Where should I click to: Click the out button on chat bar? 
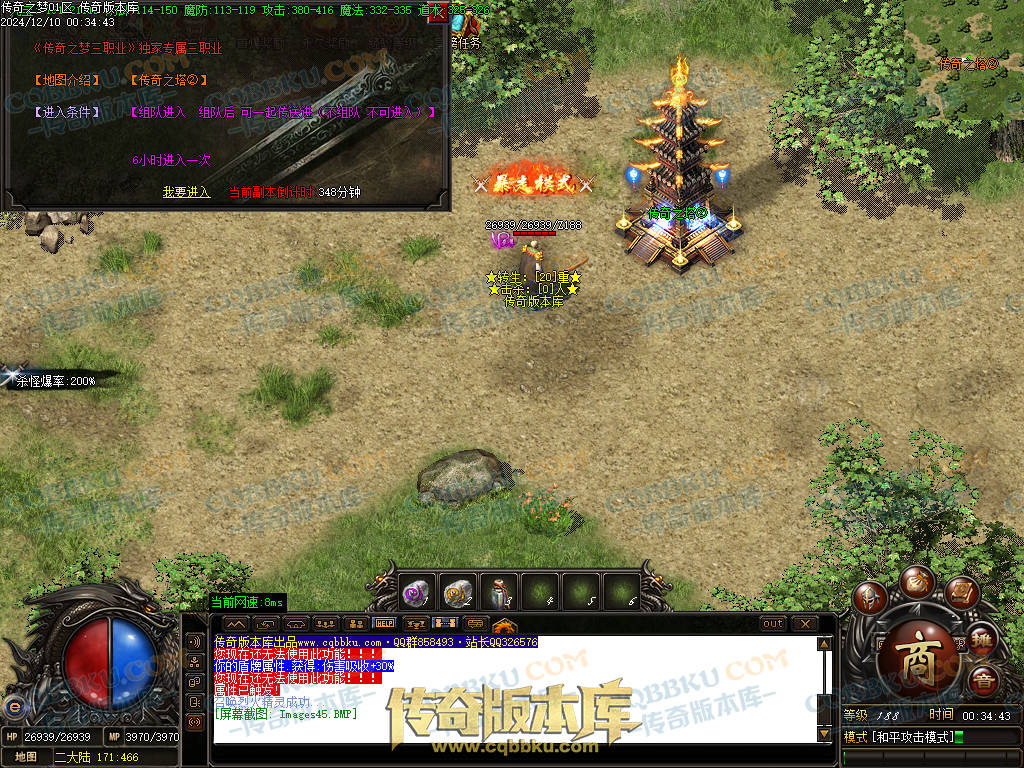point(773,624)
